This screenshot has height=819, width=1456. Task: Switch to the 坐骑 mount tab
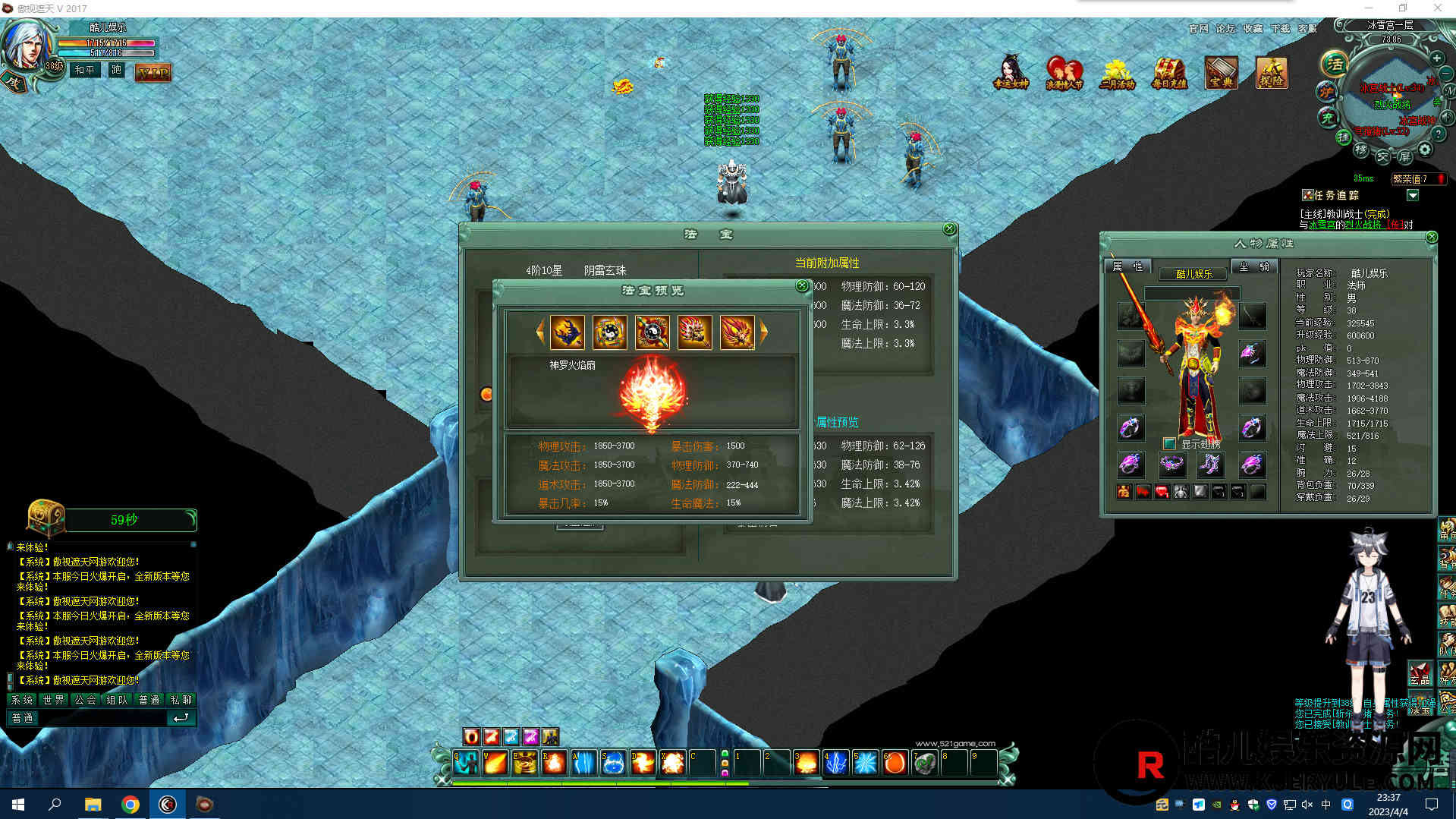pos(1253,266)
